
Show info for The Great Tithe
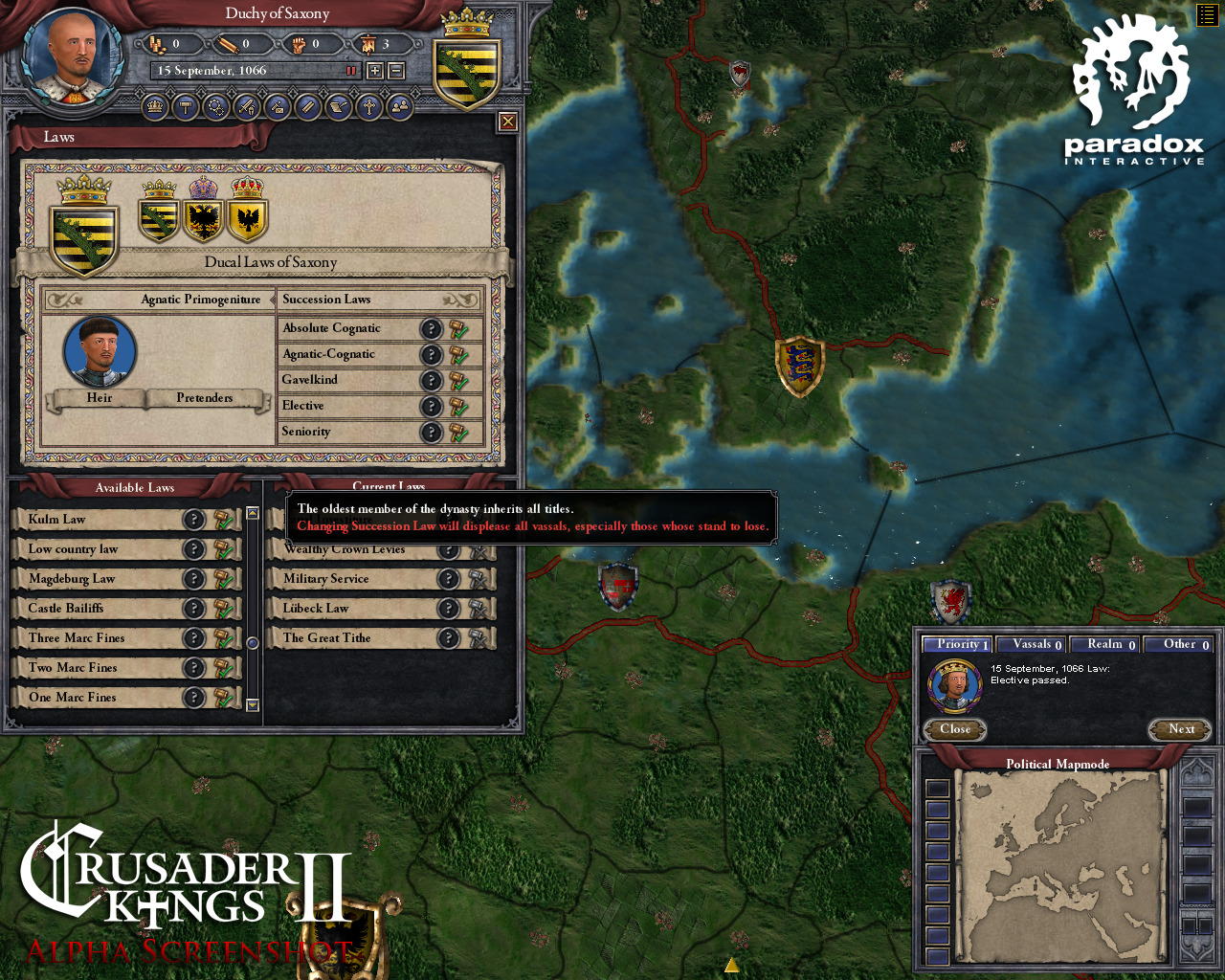pyautogui.click(x=448, y=638)
